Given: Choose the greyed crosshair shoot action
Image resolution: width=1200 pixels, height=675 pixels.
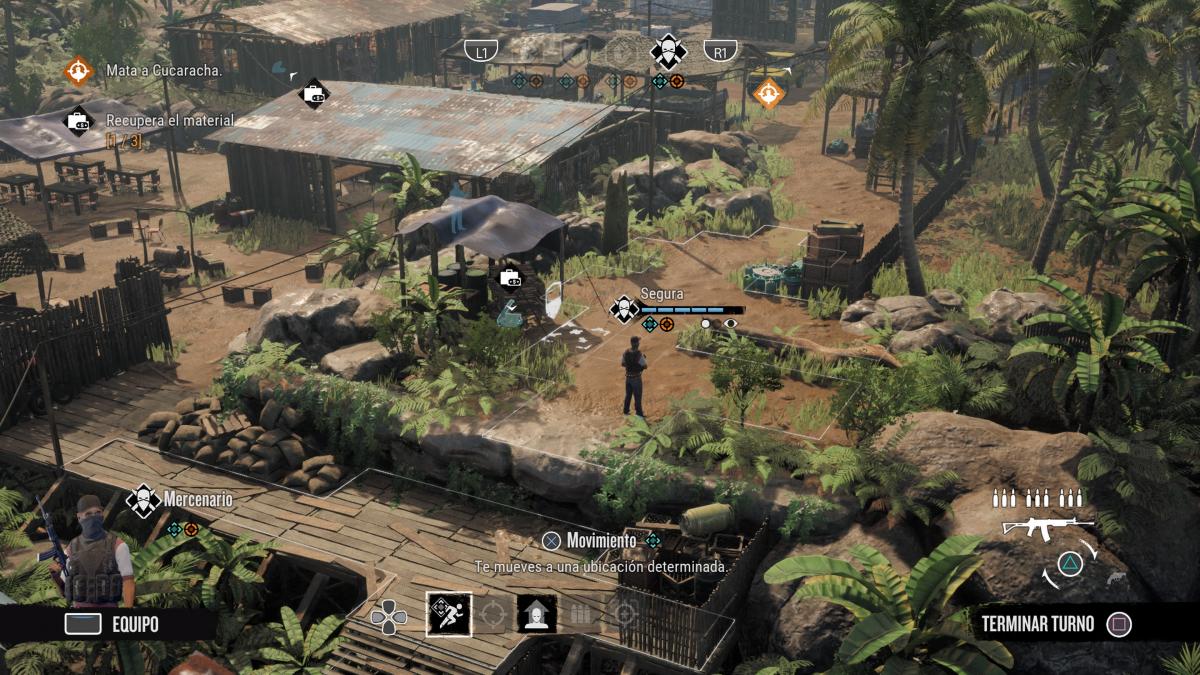Looking at the screenshot, I should click(x=493, y=614).
